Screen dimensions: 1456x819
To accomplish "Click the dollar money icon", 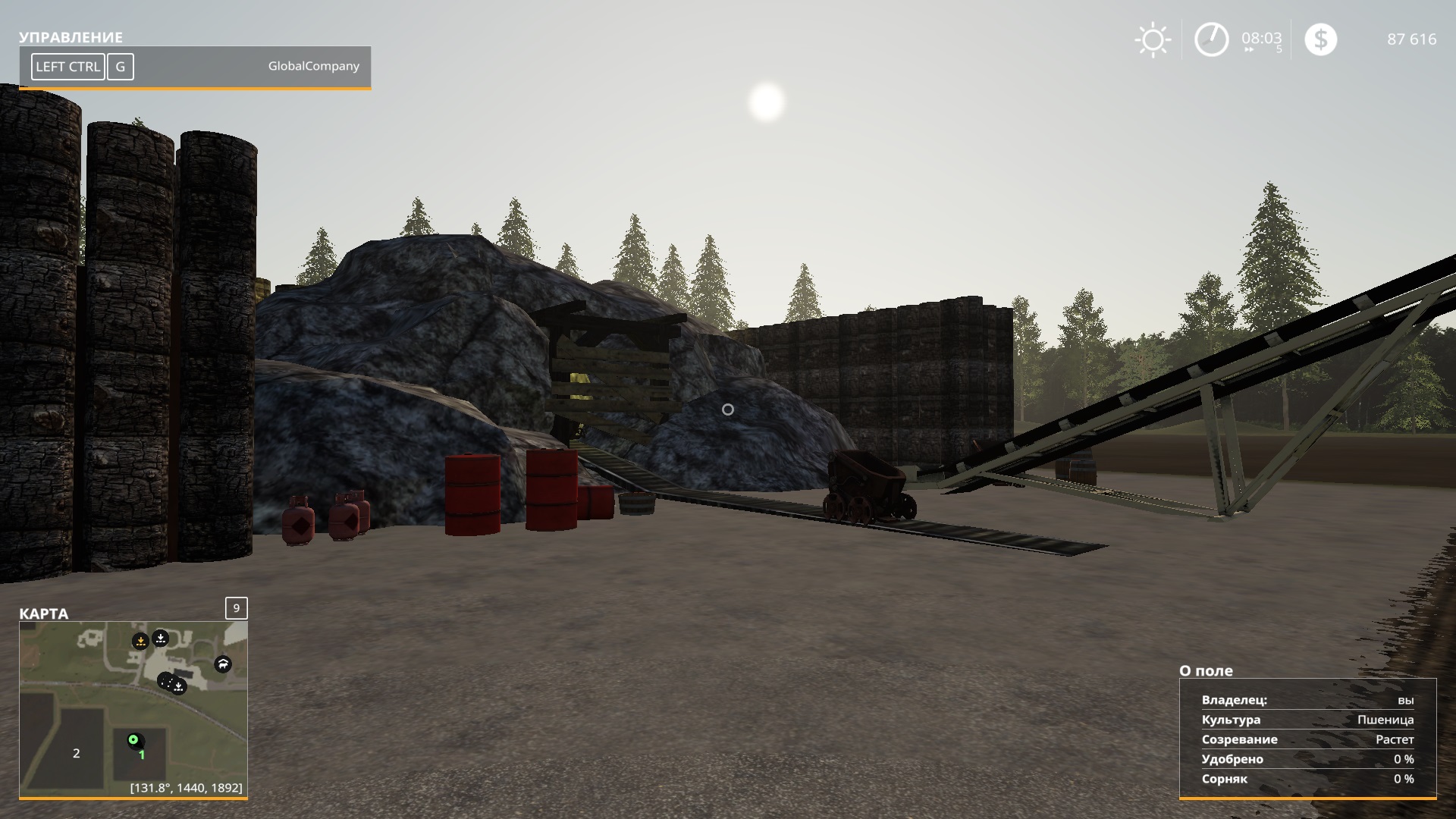I will (x=1320, y=39).
